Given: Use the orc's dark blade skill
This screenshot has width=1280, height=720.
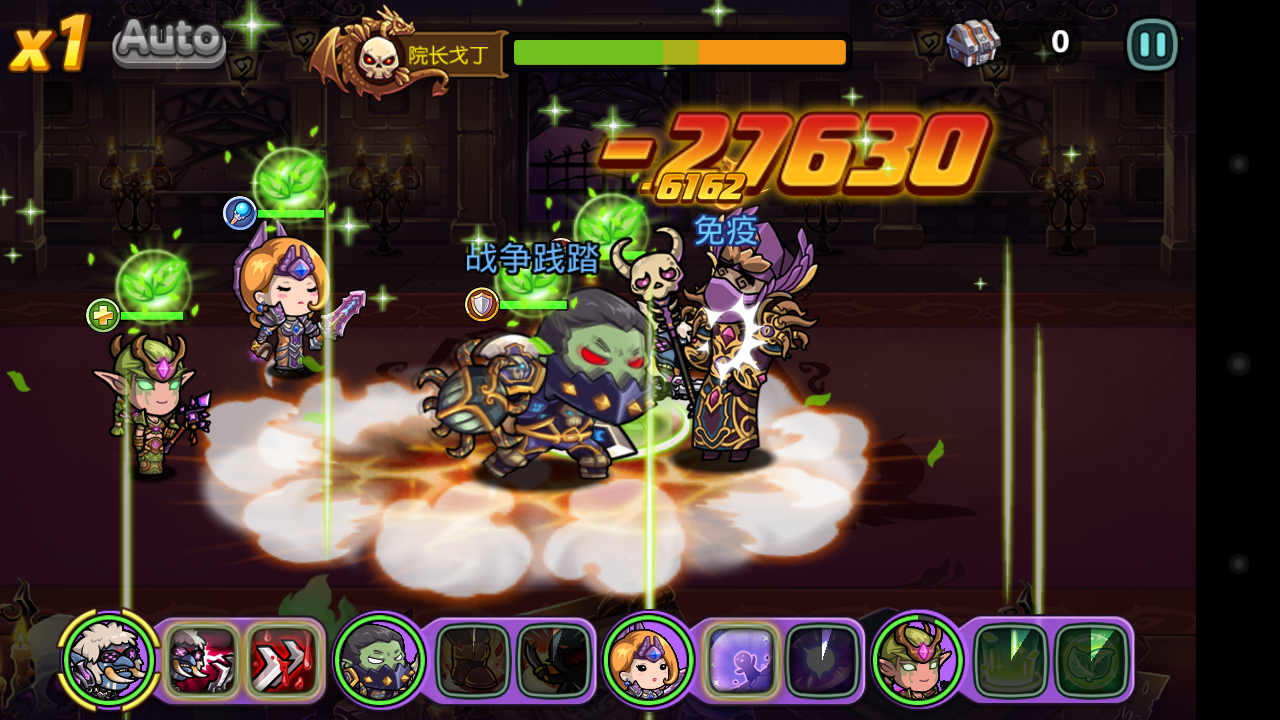Looking at the screenshot, I should [x=553, y=660].
